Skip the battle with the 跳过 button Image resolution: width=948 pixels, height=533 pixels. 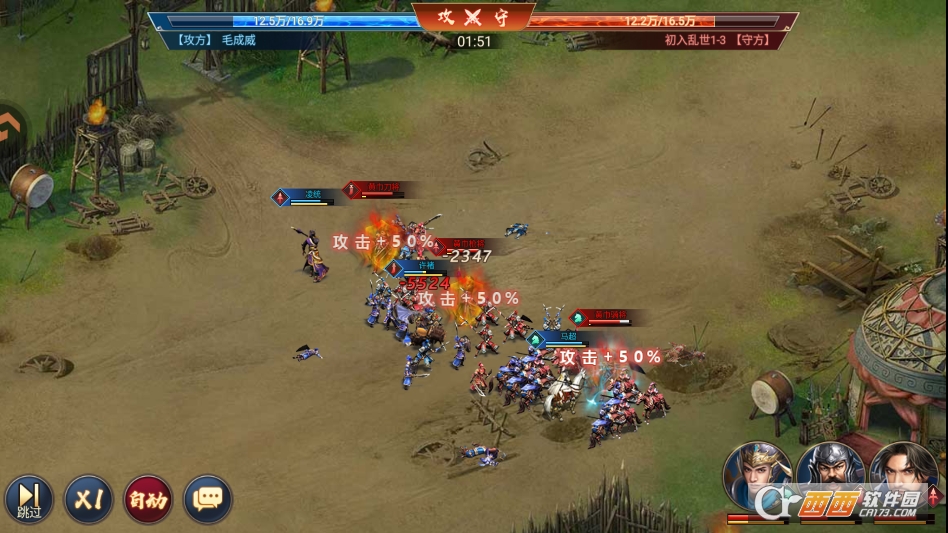pos(29,498)
